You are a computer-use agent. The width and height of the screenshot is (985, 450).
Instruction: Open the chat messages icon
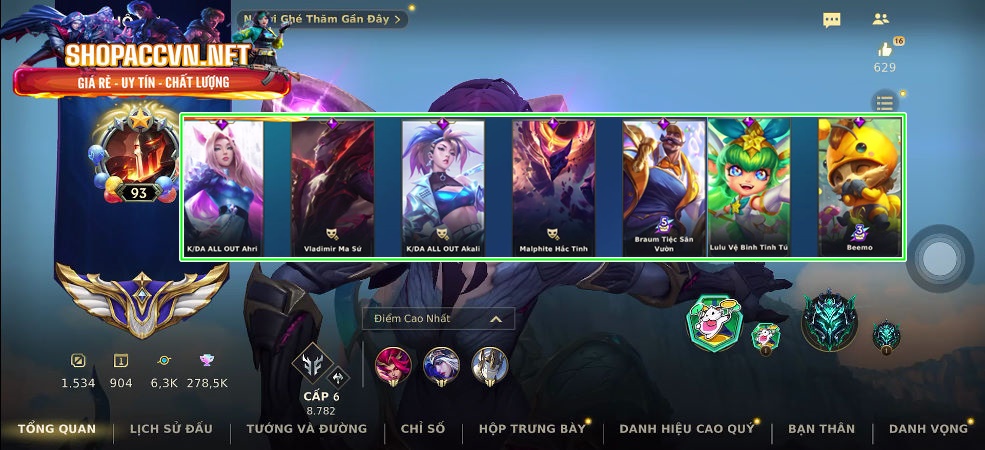click(x=832, y=20)
